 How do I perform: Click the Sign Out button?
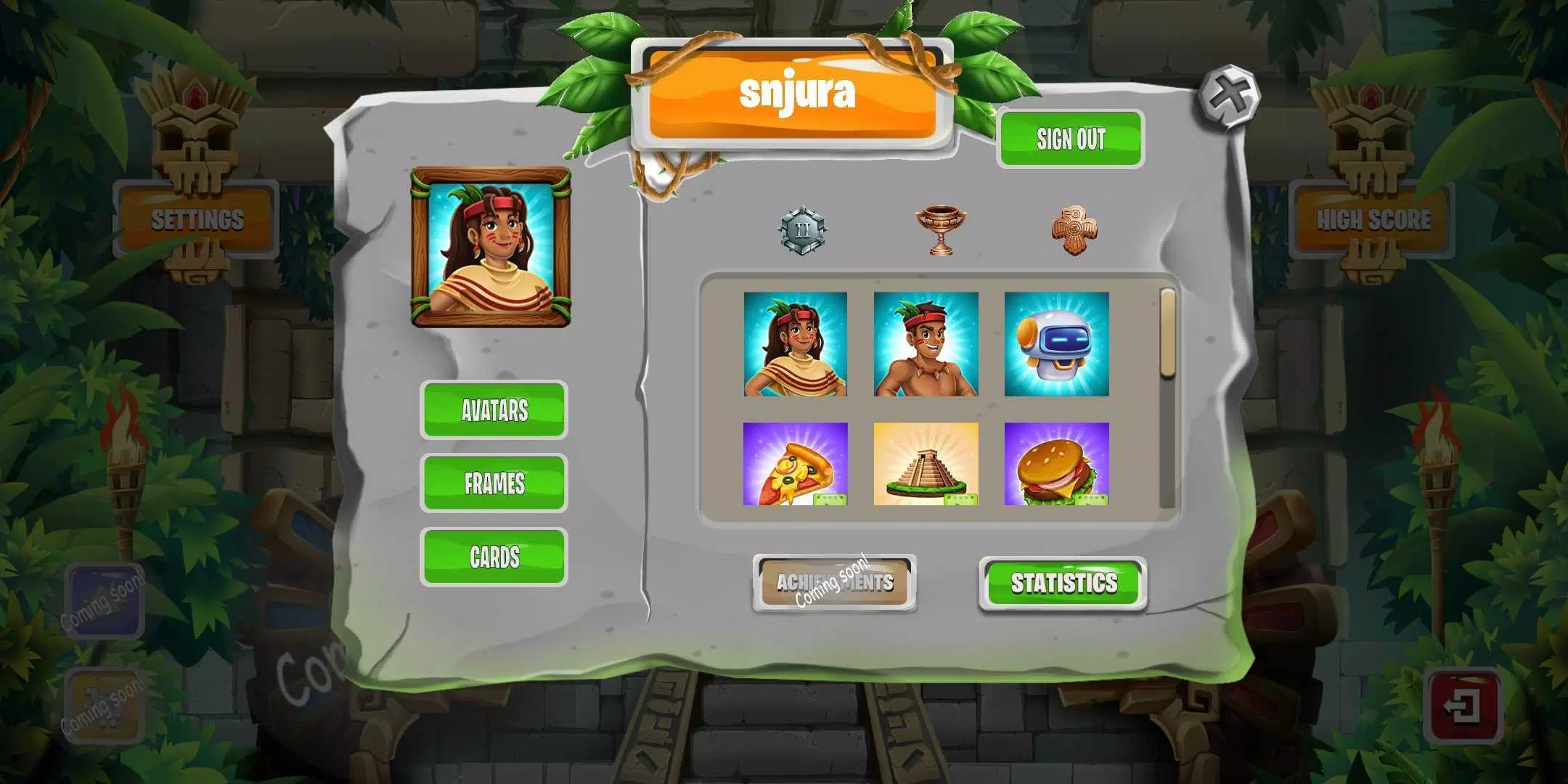(1070, 139)
